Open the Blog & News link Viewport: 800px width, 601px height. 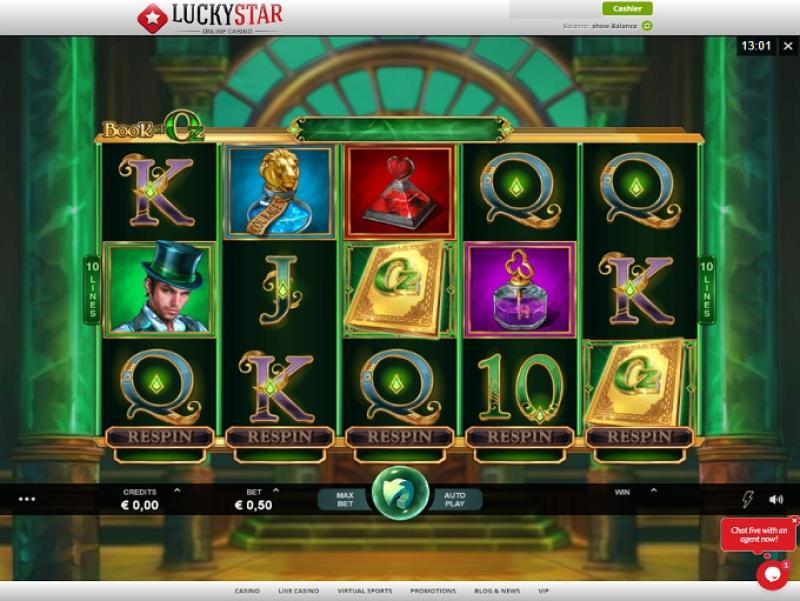coord(498,591)
